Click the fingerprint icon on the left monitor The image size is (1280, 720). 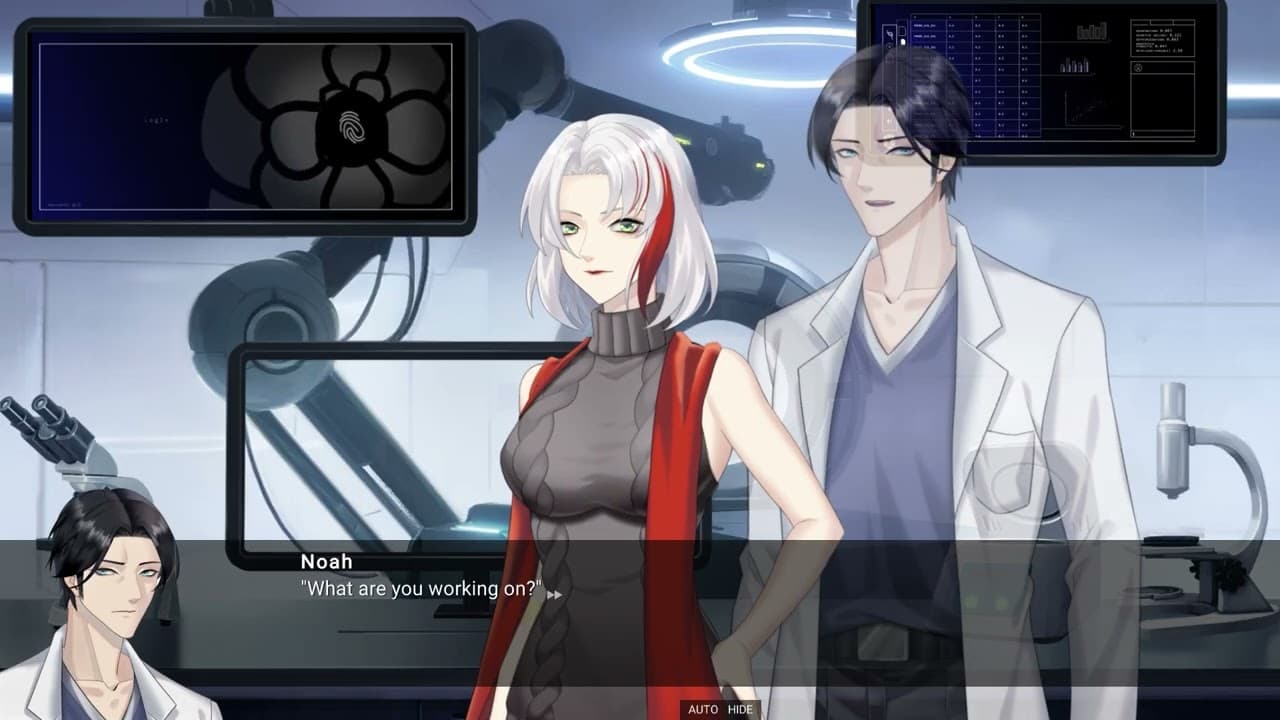(350, 125)
